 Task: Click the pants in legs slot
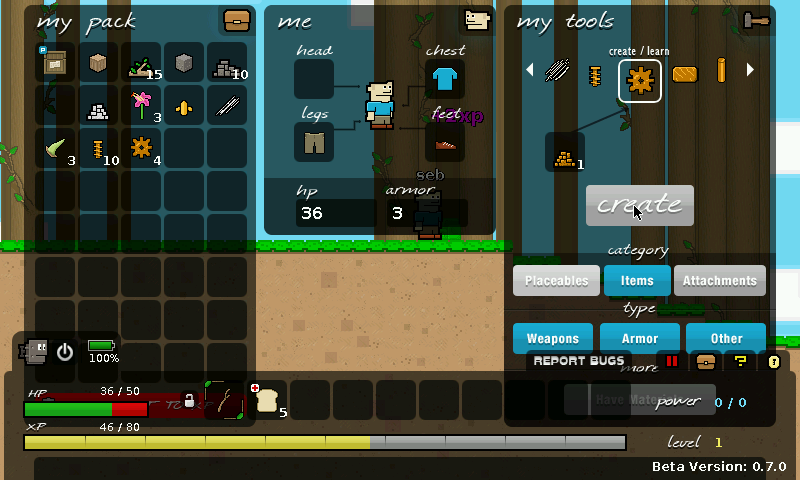pos(314,142)
